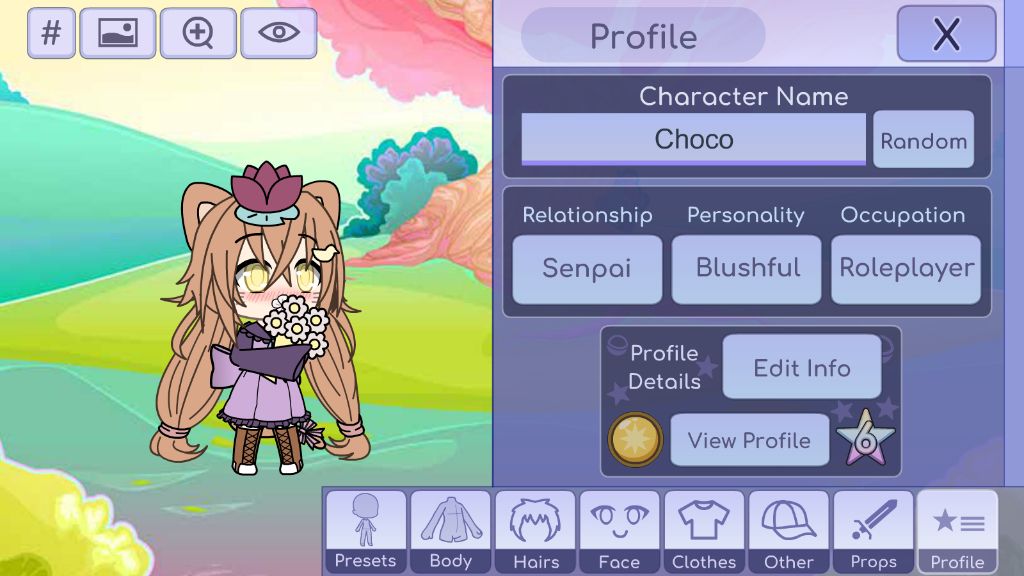Open the Clothes tab
The height and width of the screenshot is (576, 1024).
click(704, 532)
